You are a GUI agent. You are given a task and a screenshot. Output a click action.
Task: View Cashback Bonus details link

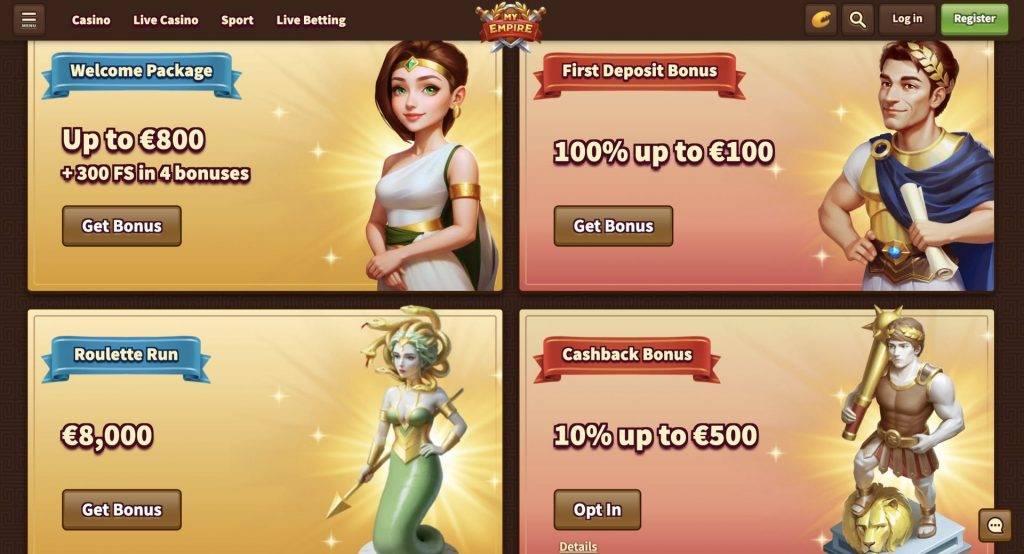pos(578,546)
